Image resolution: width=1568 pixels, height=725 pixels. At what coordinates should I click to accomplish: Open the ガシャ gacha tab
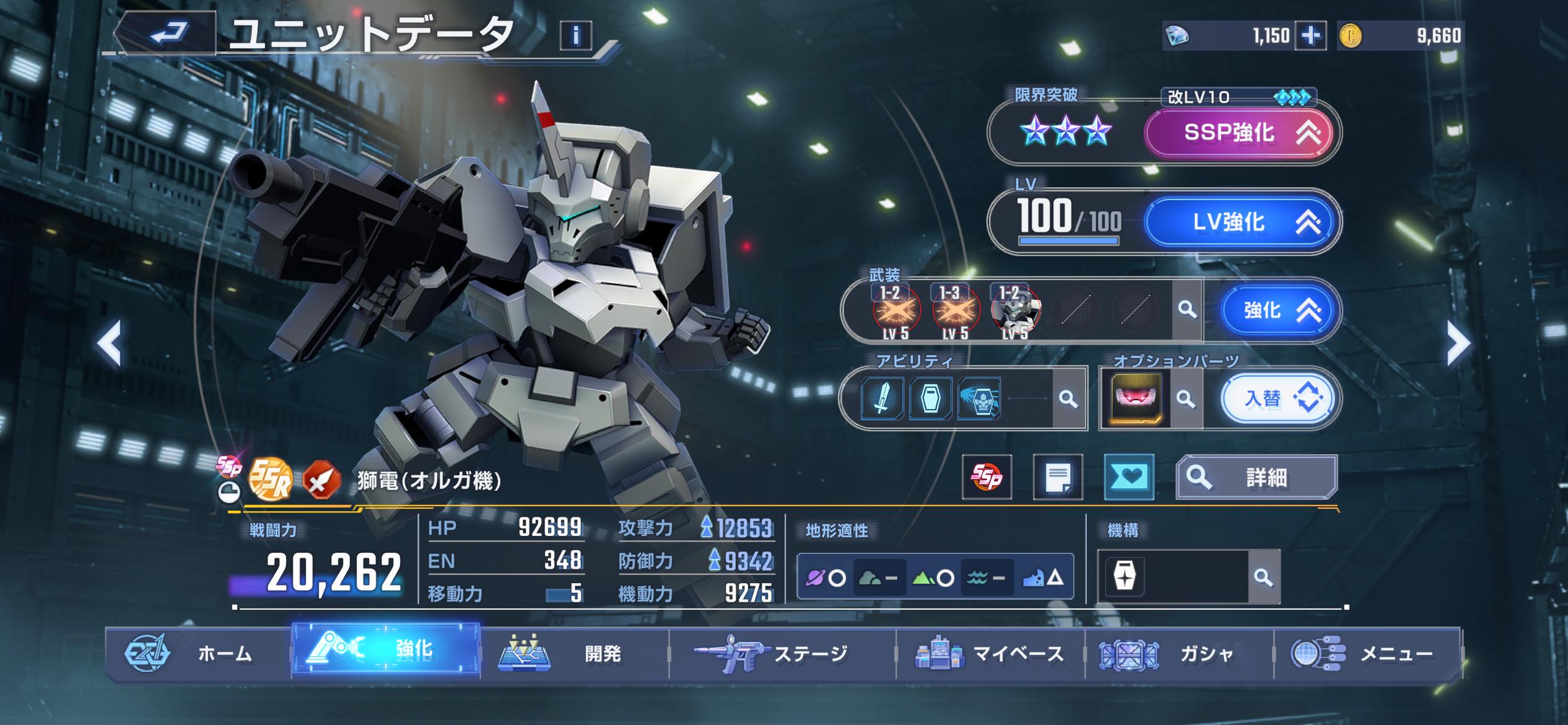tap(1178, 654)
